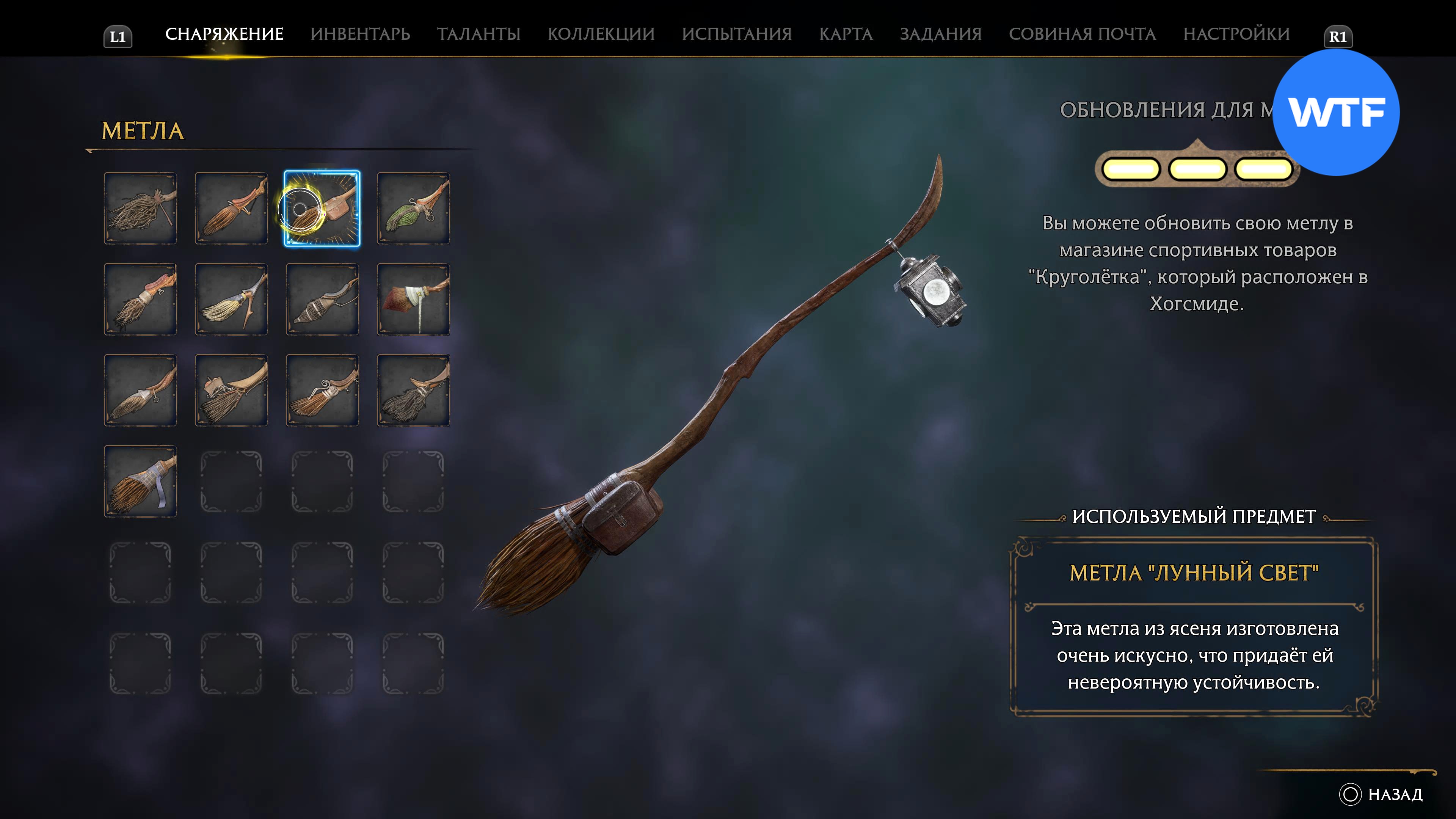
Task: Choose the highlighted broom with leather satchel
Action: point(322,209)
